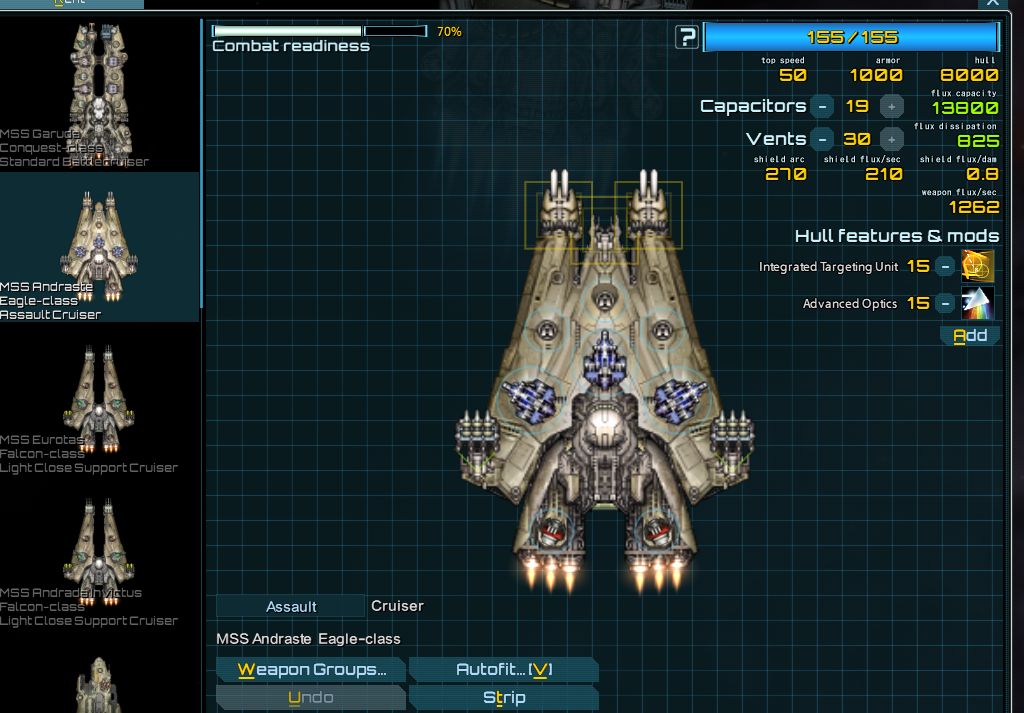The width and height of the screenshot is (1024, 713).
Task: Remove the Integrated Targeting Unit mod
Action: click(x=945, y=267)
